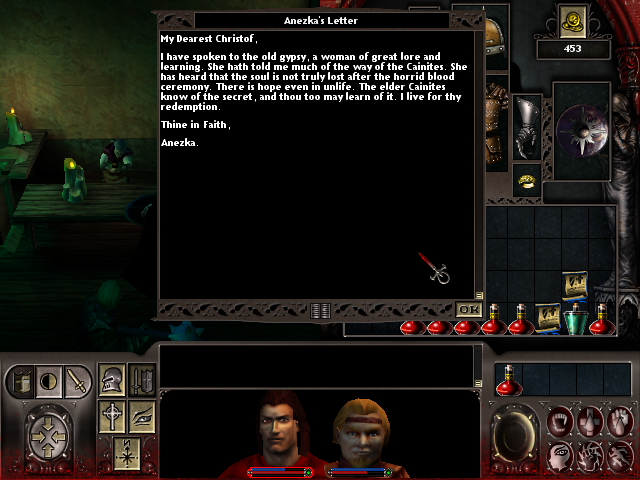Choose the sword attack stance button

coord(78,380)
